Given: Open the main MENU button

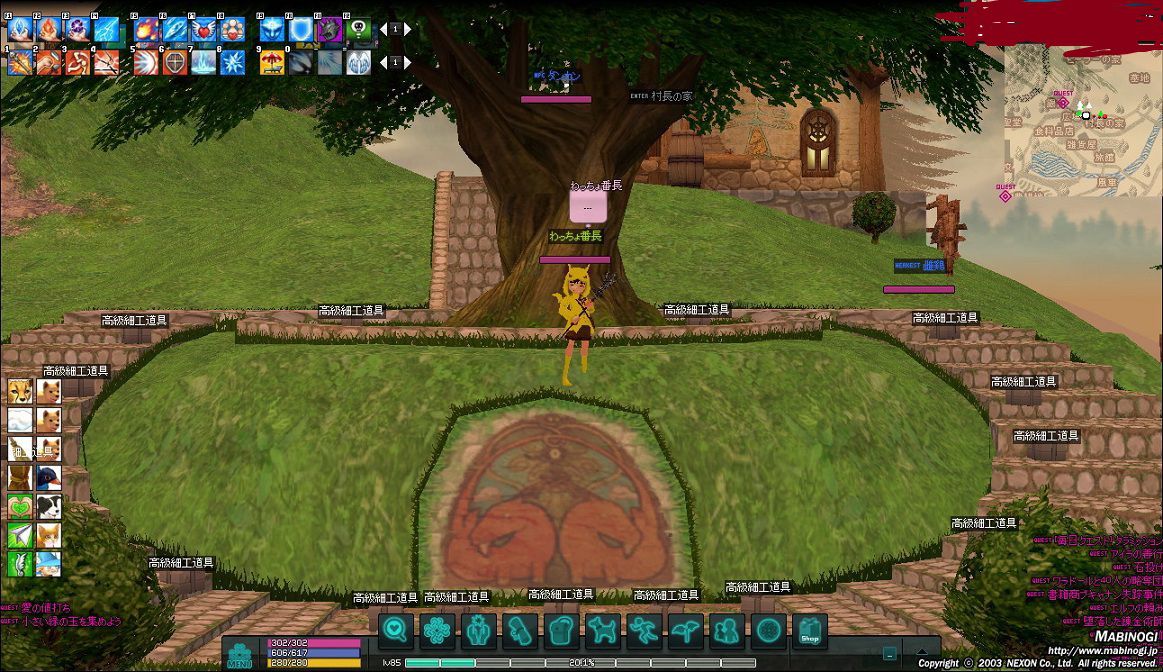Looking at the screenshot, I should (x=240, y=653).
